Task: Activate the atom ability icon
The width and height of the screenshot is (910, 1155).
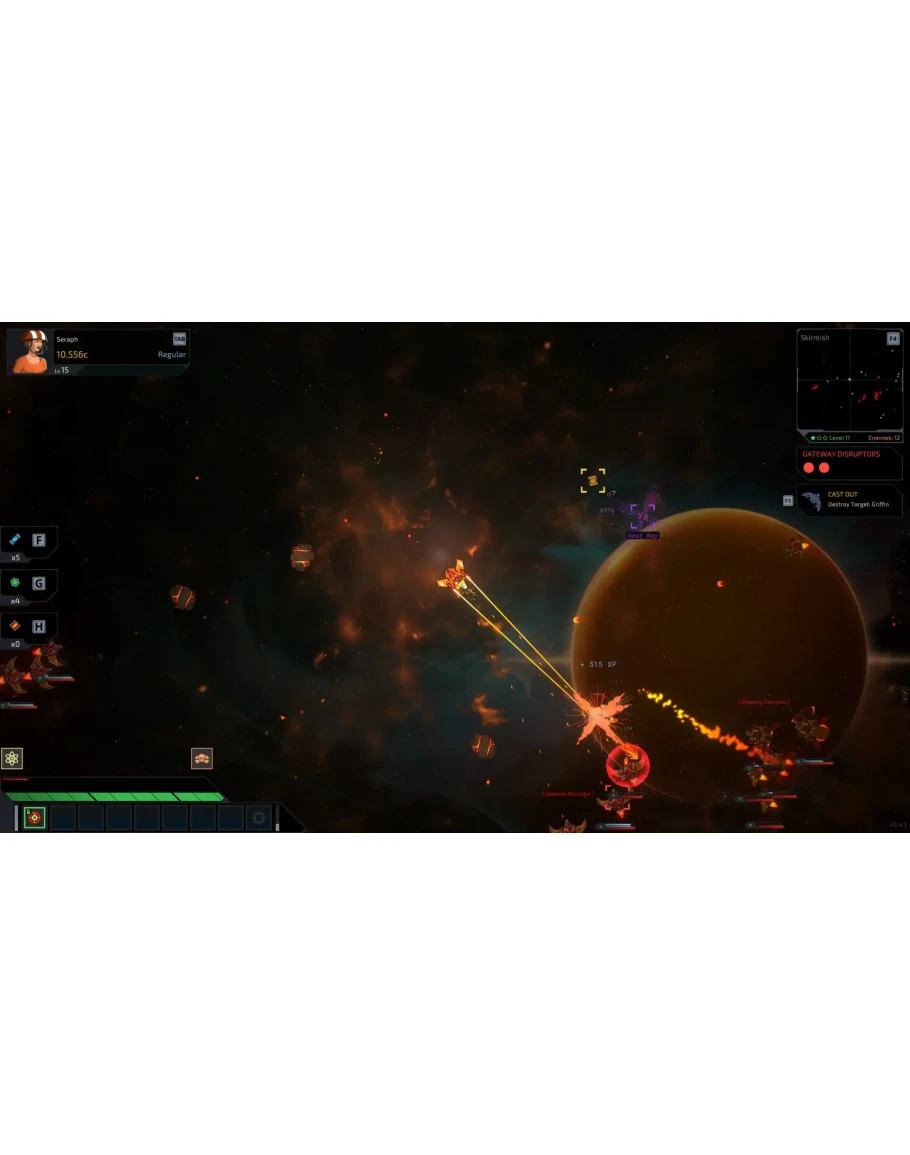Action: pos(12,758)
